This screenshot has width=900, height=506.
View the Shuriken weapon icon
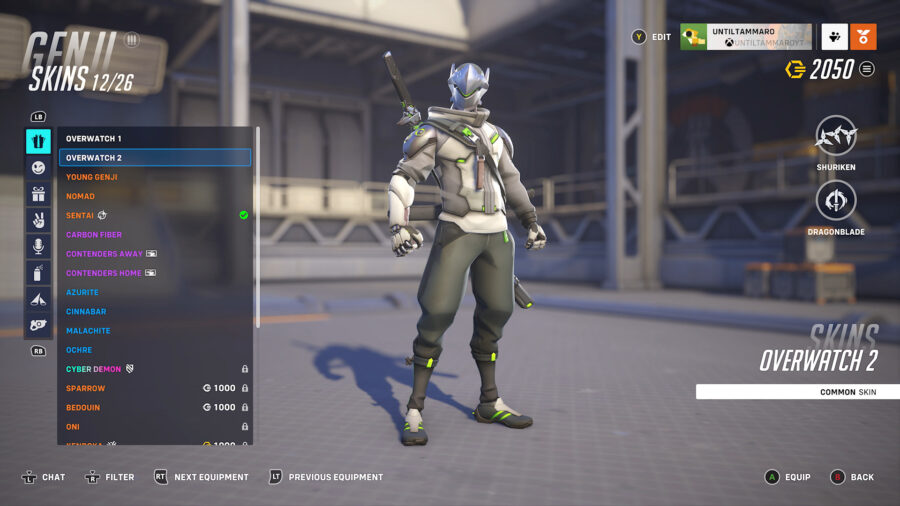835,135
